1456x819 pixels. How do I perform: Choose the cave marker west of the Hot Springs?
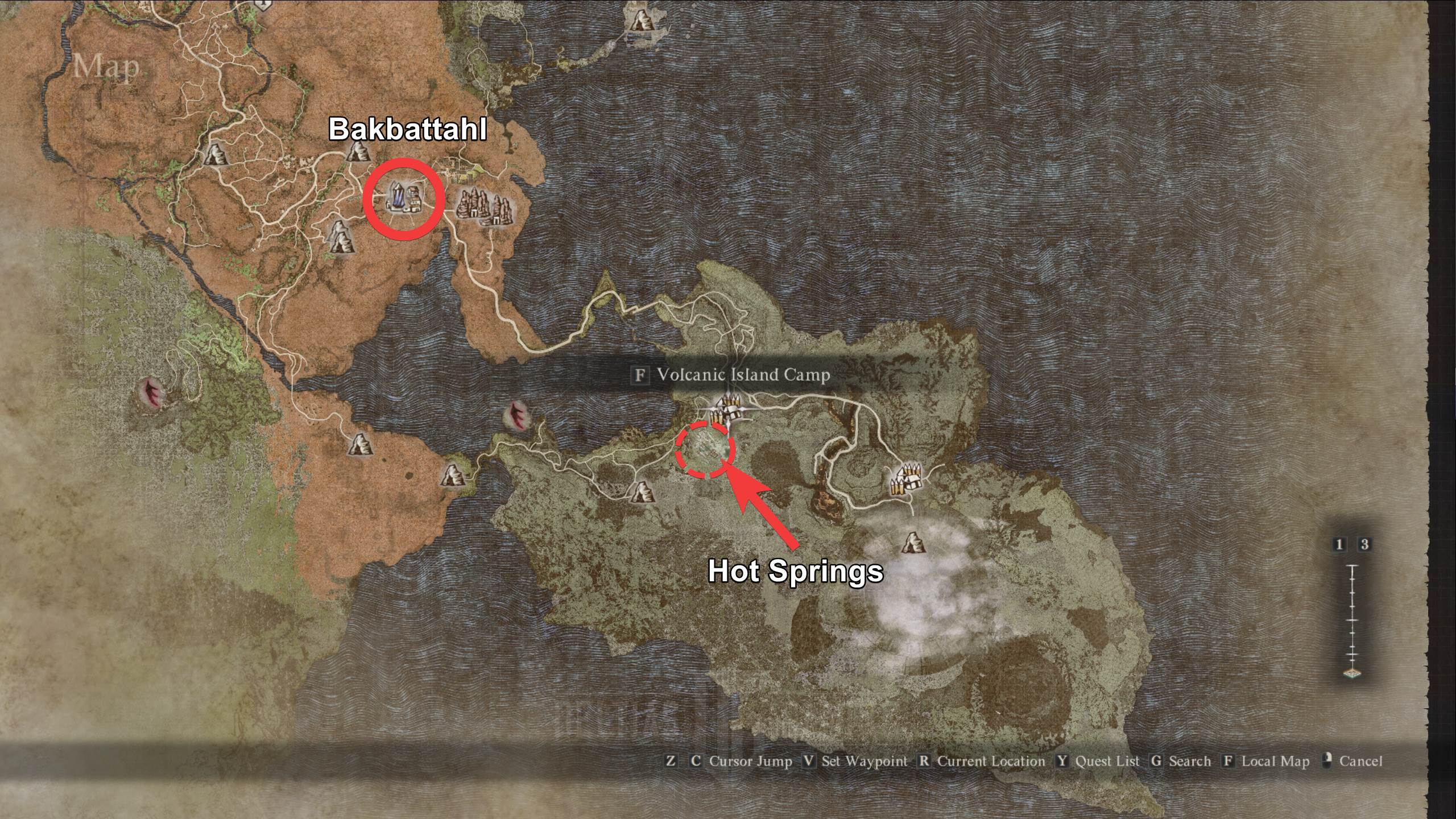[642, 491]
